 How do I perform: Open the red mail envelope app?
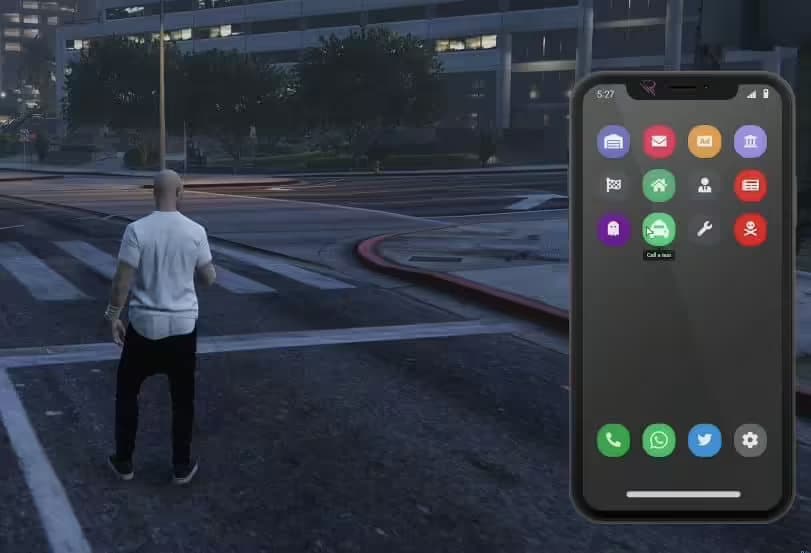(x=659, y=141)
